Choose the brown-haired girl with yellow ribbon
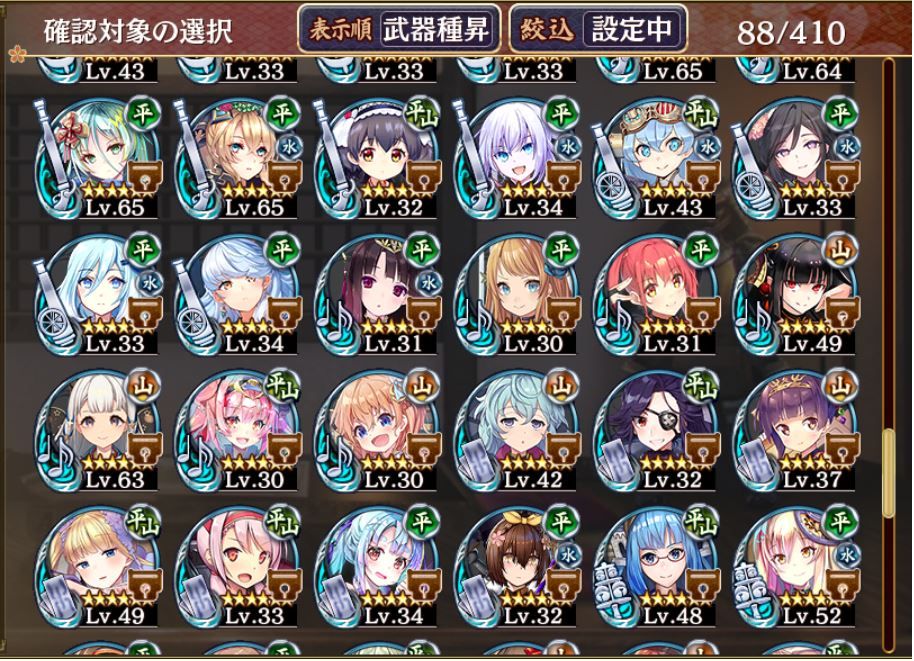 pos(512,564)
